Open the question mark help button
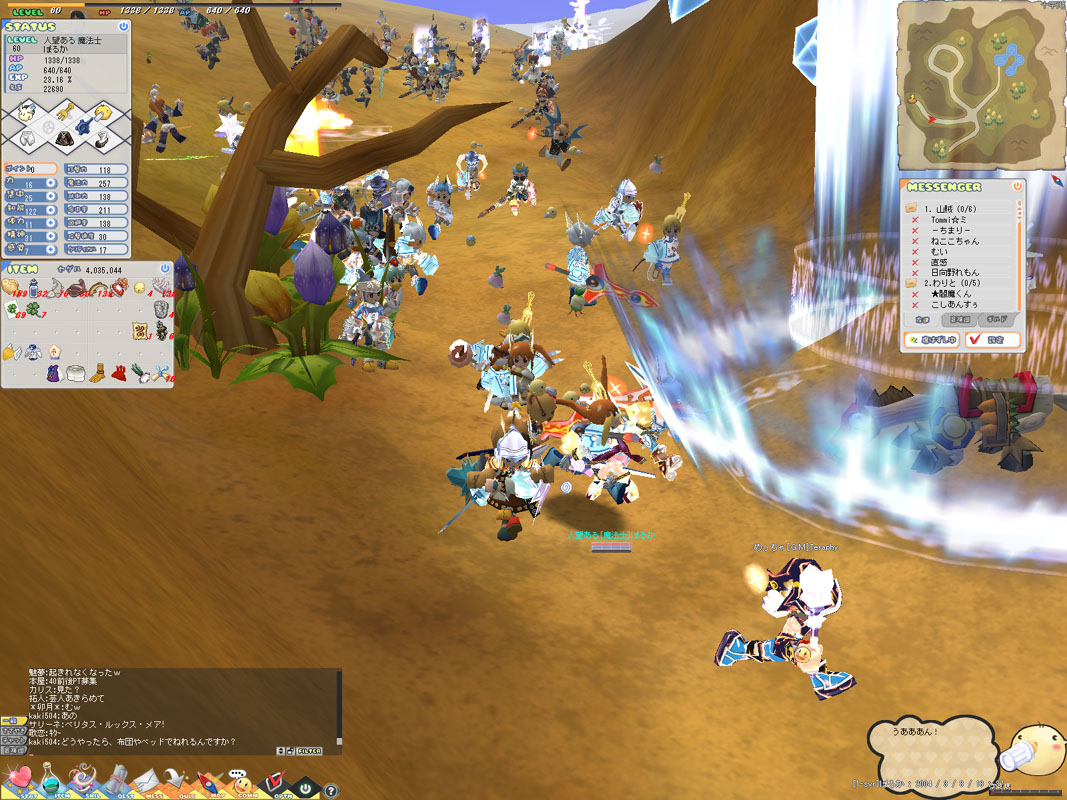 coord(330,790)
